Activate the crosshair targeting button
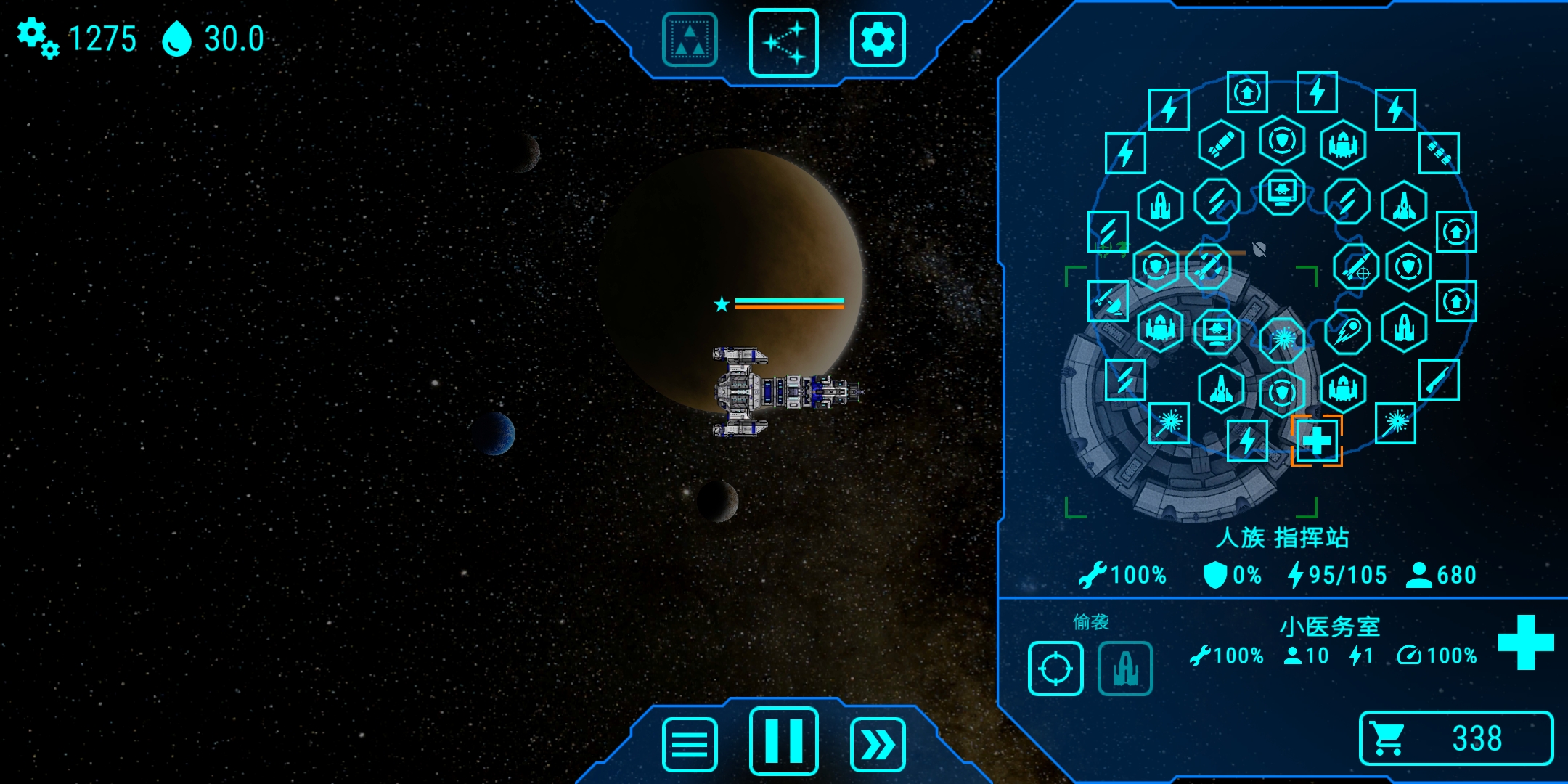This screenshot has height=784, width=1568. [x=1055, y=669]
